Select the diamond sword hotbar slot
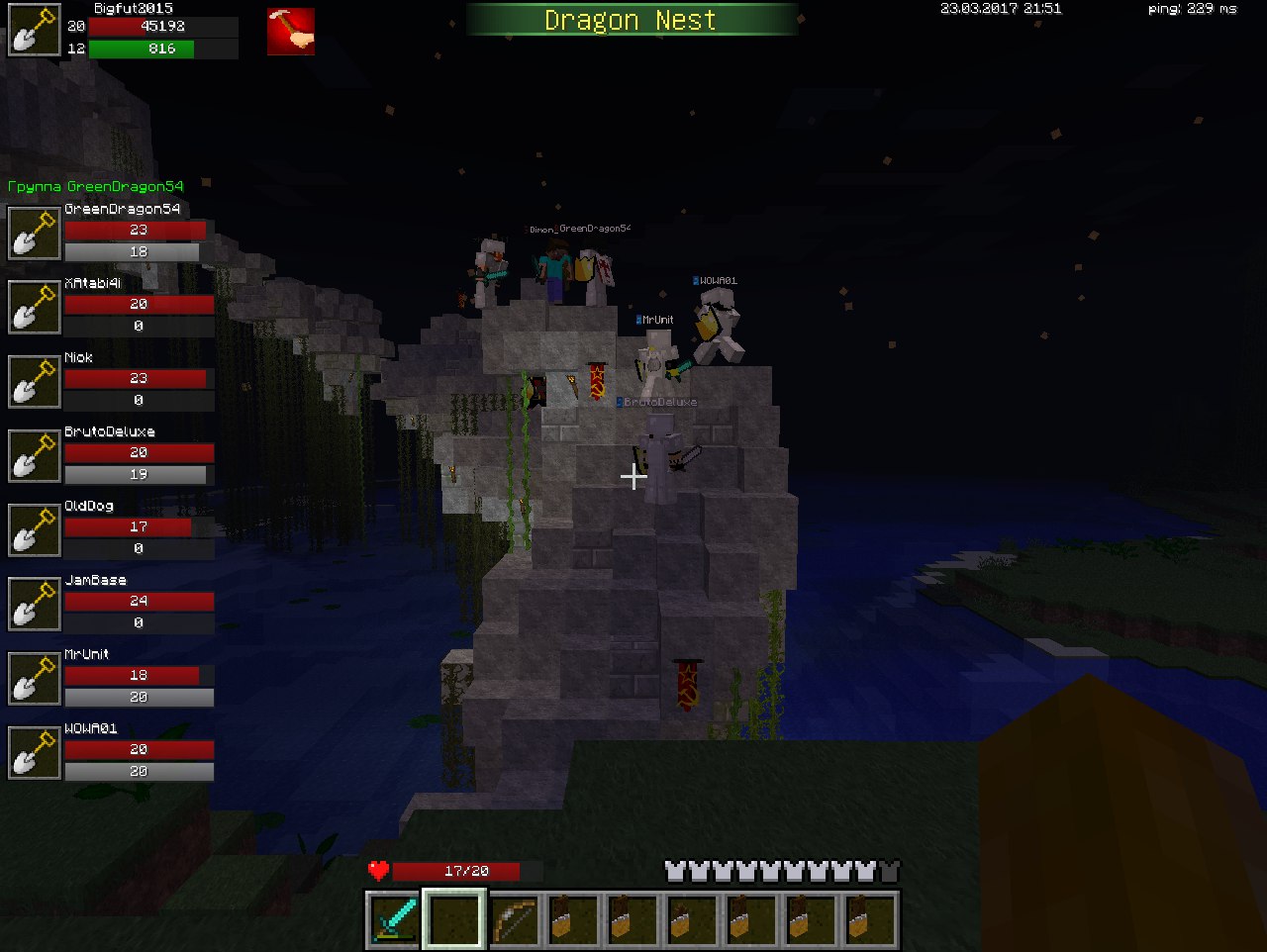Viewport: 1267px width, 952px height. [394, 919]
